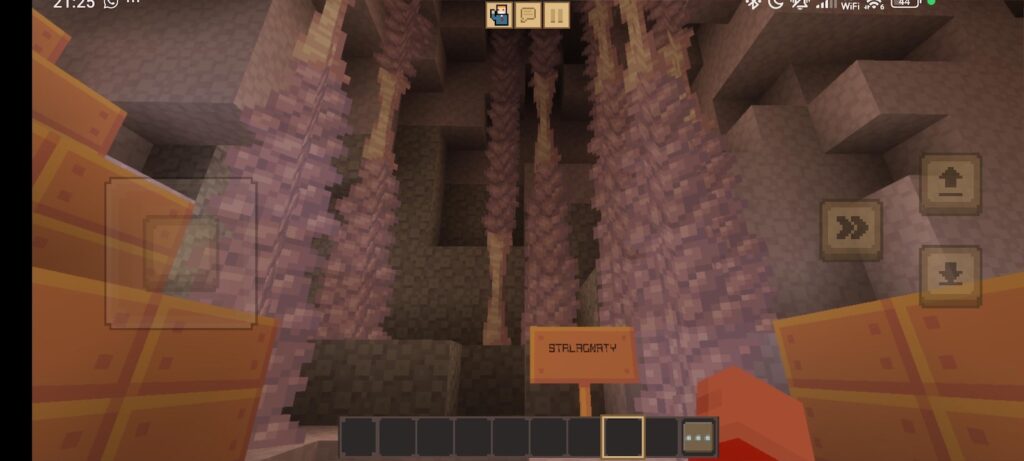Open the chat speech bubble
The width and height of the screenshot is (1024, 461).
[528, 15]
